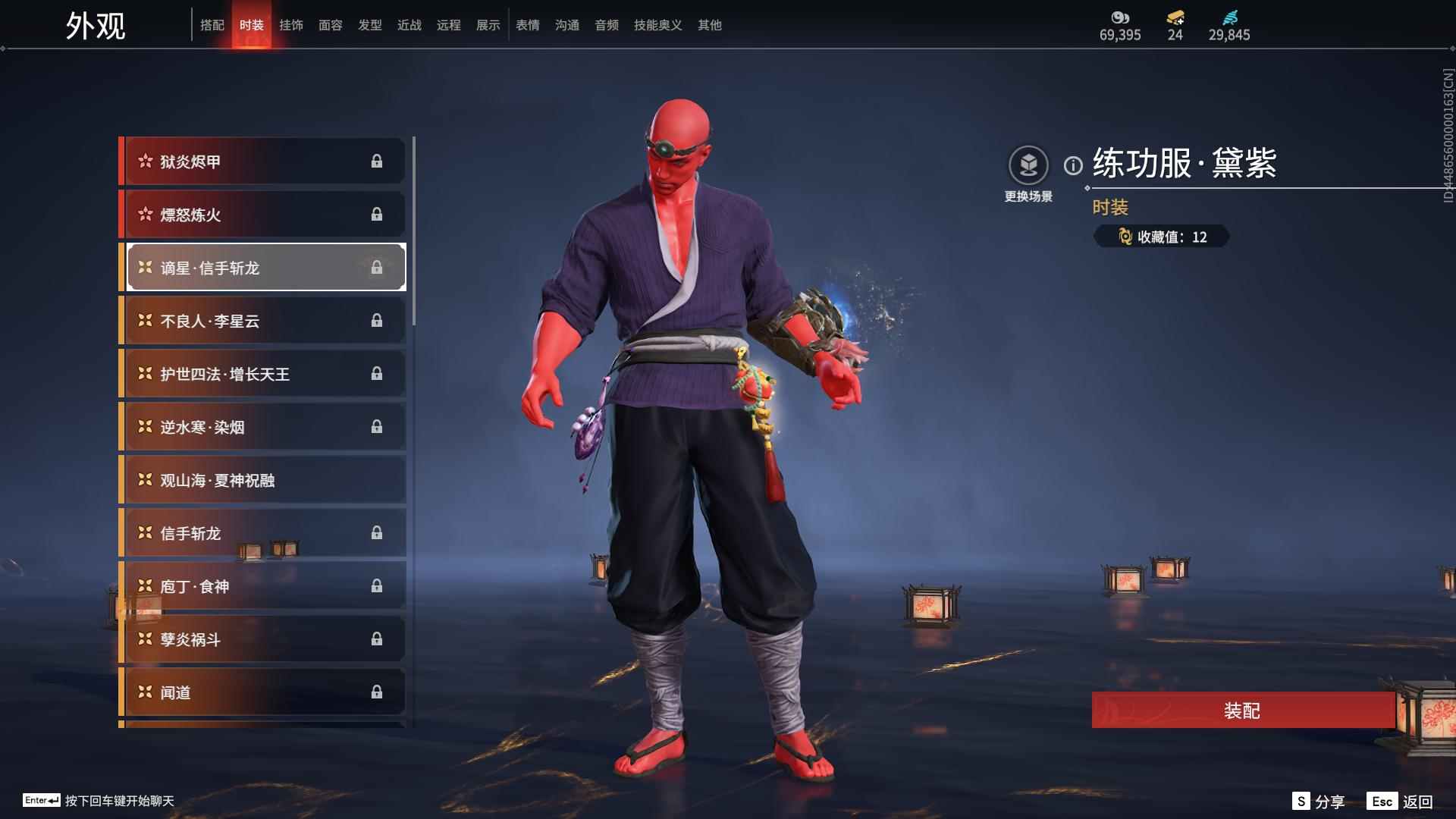Open the 表情 section
The width and height of the screenshot is (1456, 819).
tap(527, 24)
